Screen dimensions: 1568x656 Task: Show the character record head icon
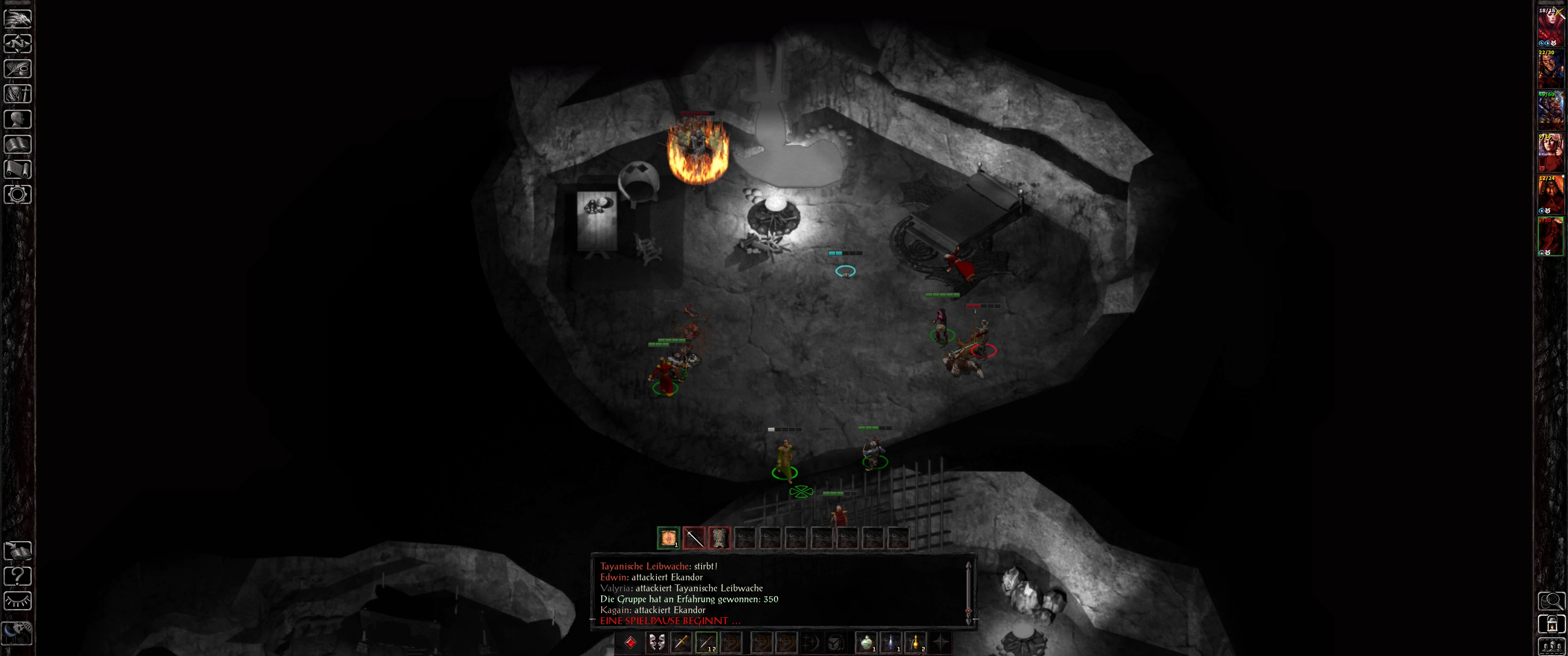point(18,119)
